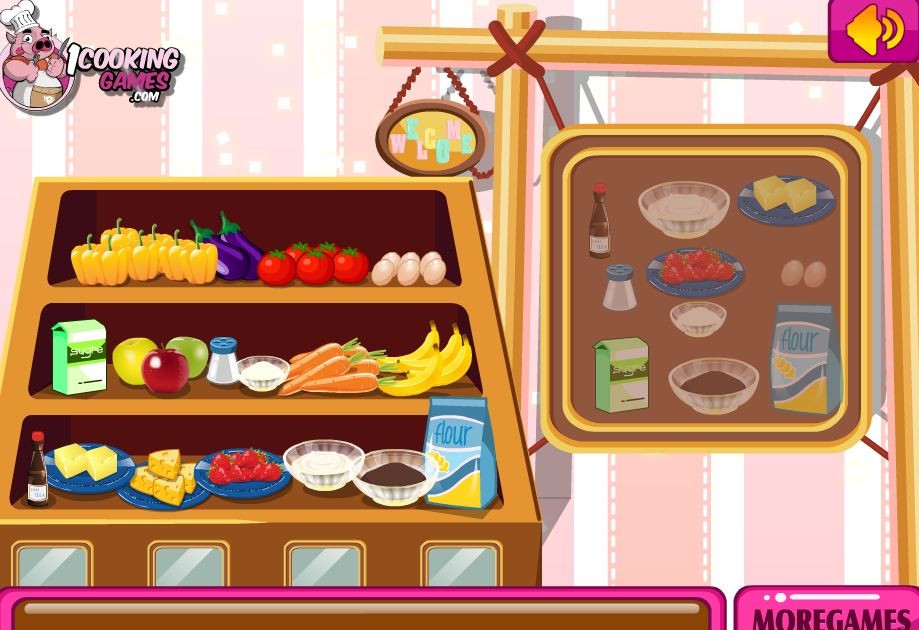Select the butter plate on the shelf
This screenshot has height=630, width=919.
pos(85,465)
